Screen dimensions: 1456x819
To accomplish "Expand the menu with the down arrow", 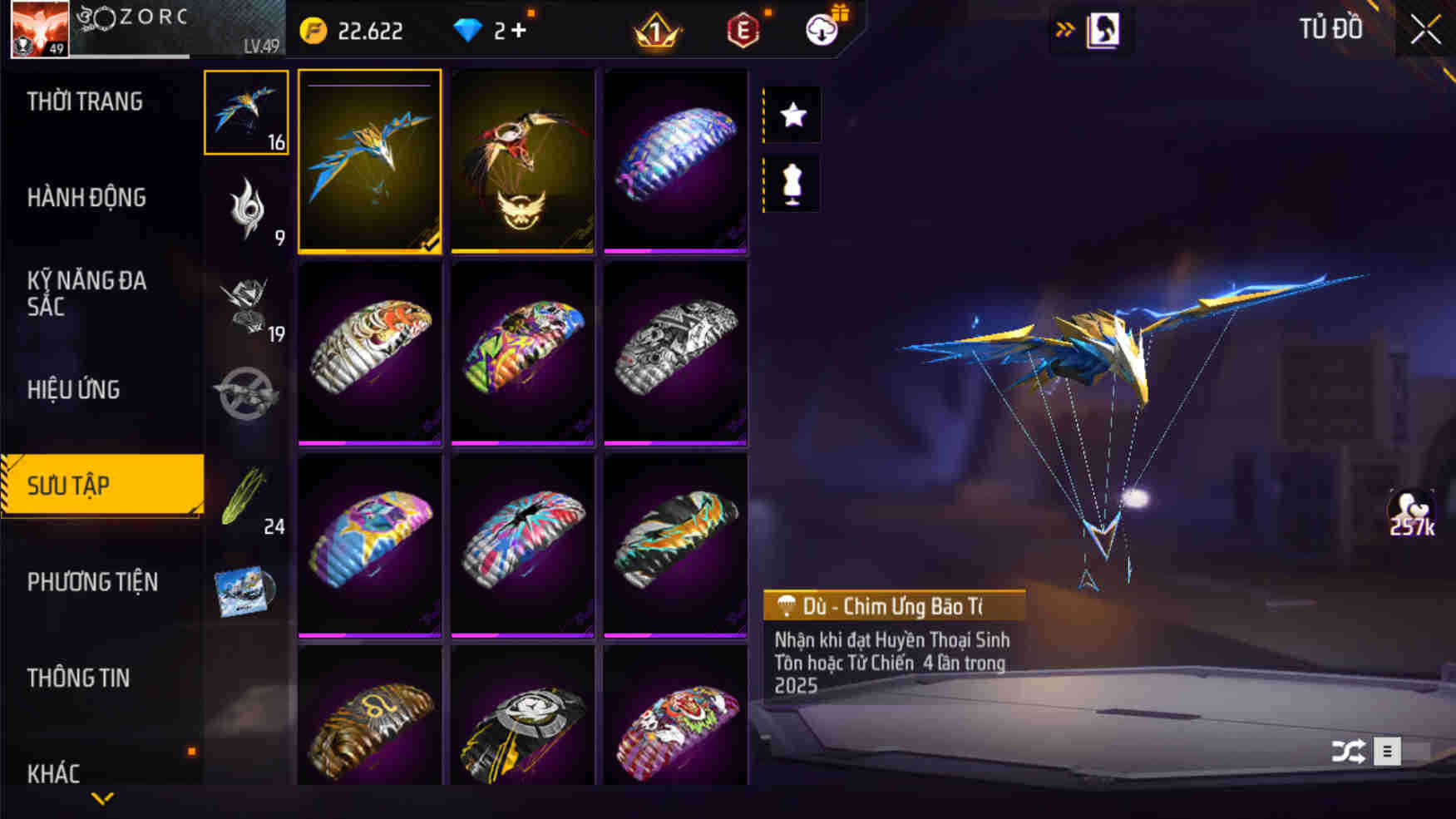I will pos(102,799).
